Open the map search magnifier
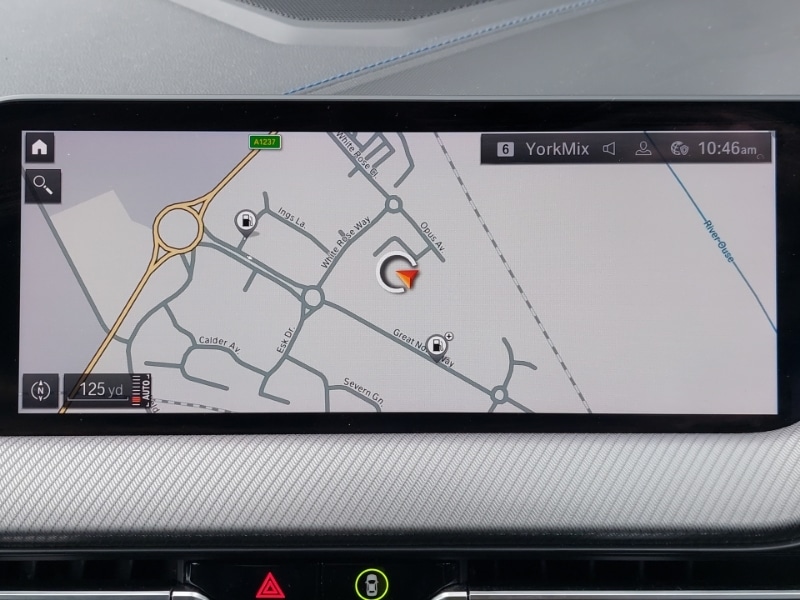The width and height of the screenshot is (800, 600). 43,184
